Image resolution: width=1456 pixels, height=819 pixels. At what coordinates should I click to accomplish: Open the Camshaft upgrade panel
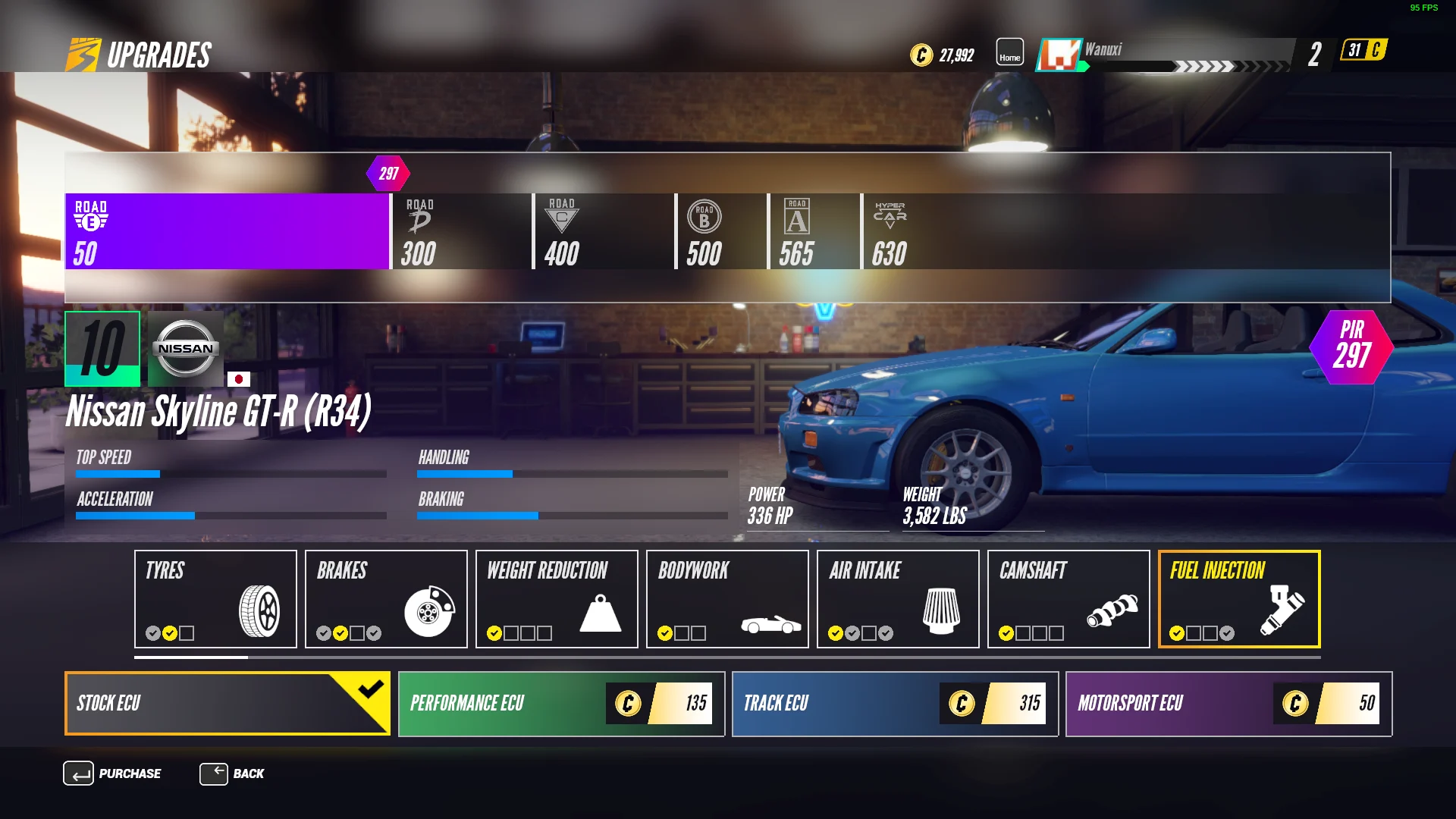(1068, 599)
